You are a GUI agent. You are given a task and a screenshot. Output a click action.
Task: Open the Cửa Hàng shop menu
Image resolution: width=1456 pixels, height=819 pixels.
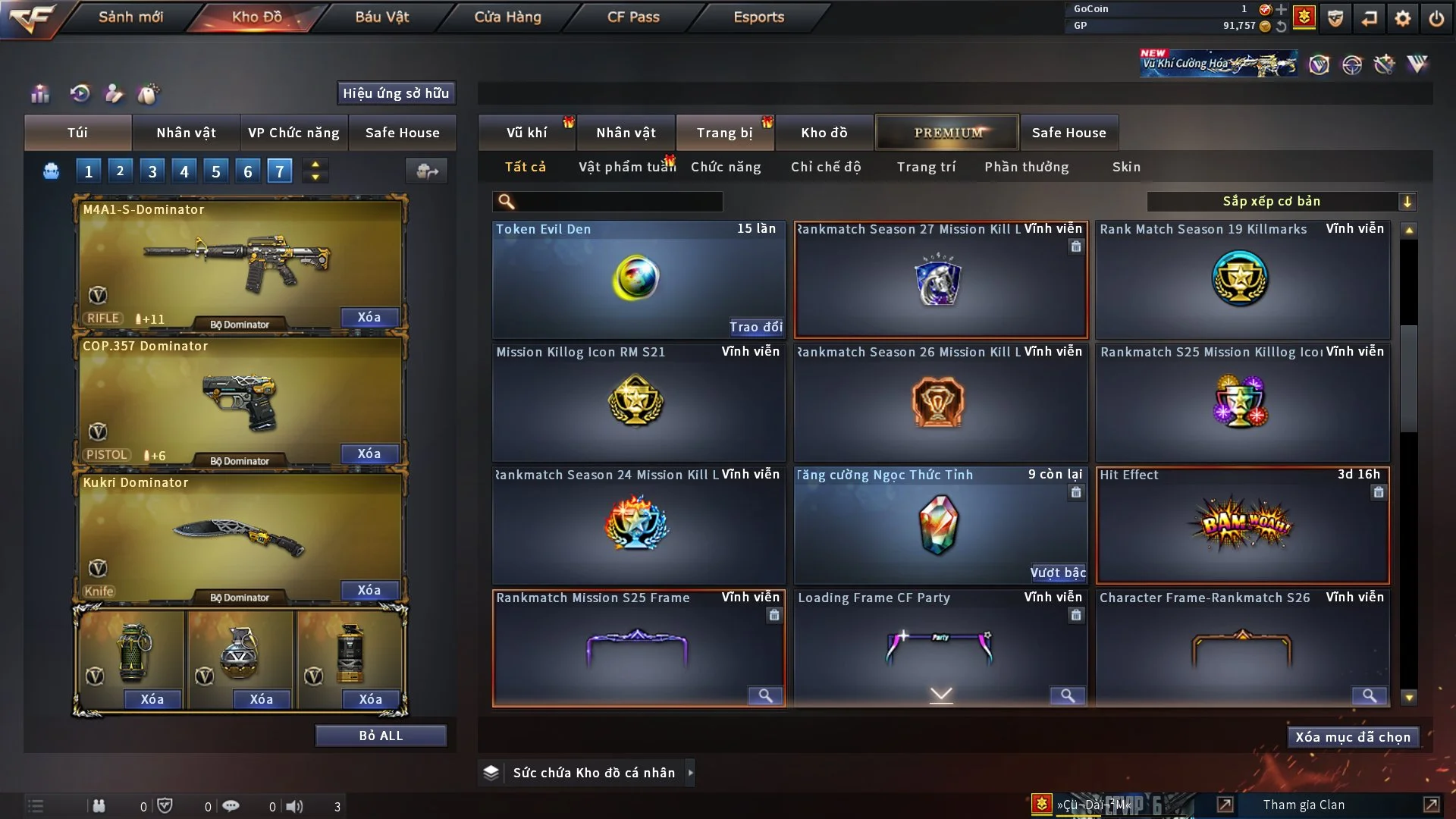507,17
